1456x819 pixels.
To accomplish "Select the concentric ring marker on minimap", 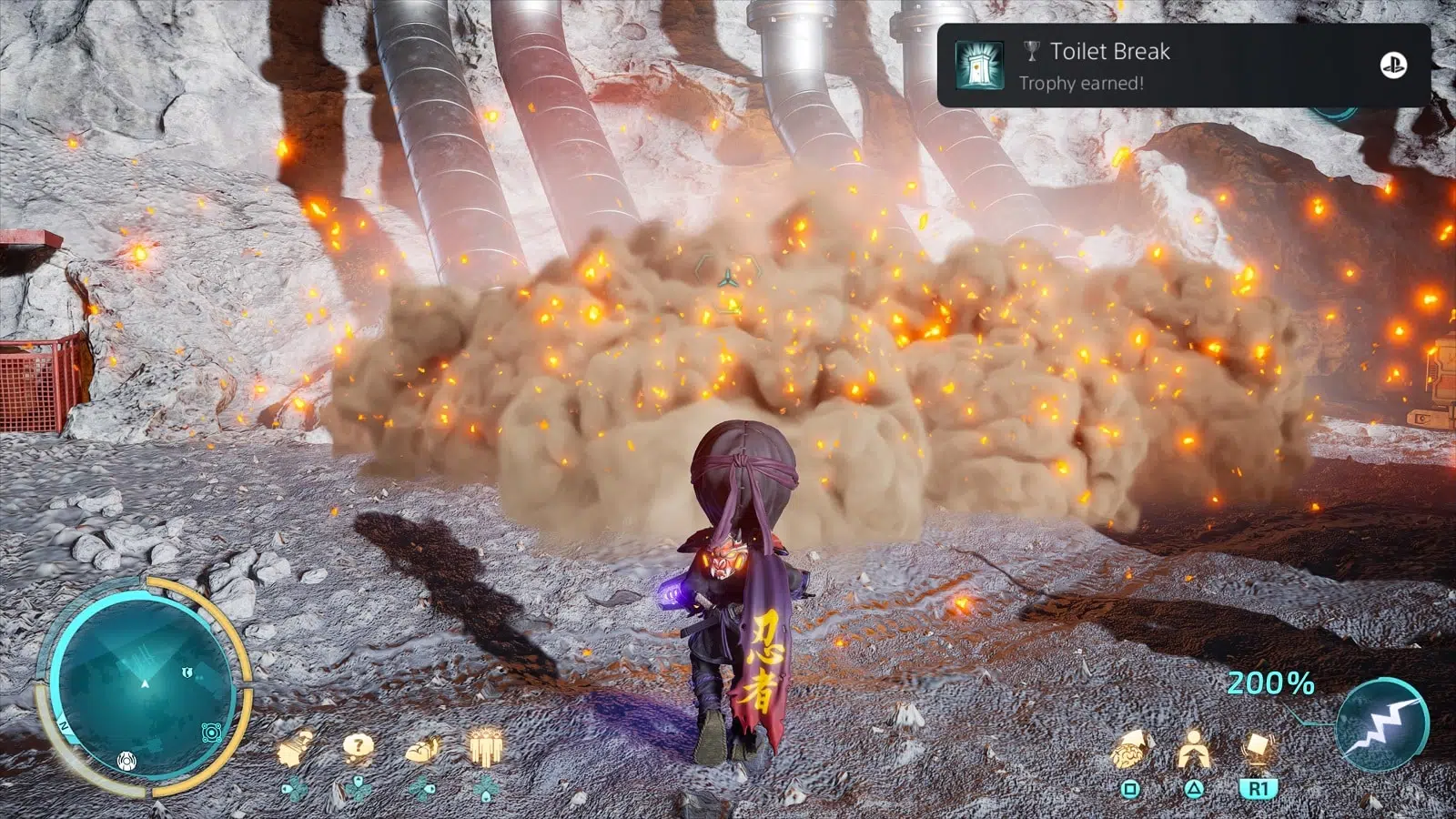I will coord(211,733).
